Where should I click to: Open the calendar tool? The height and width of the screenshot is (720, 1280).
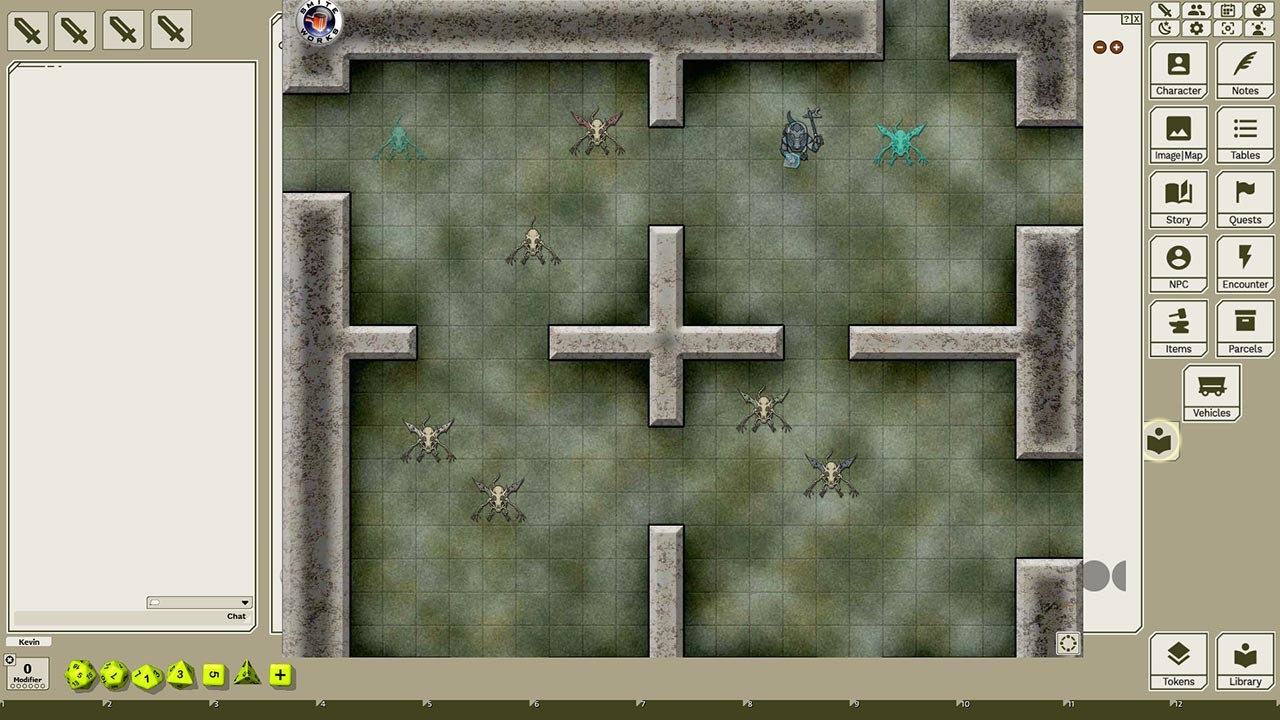(1226, 10)
